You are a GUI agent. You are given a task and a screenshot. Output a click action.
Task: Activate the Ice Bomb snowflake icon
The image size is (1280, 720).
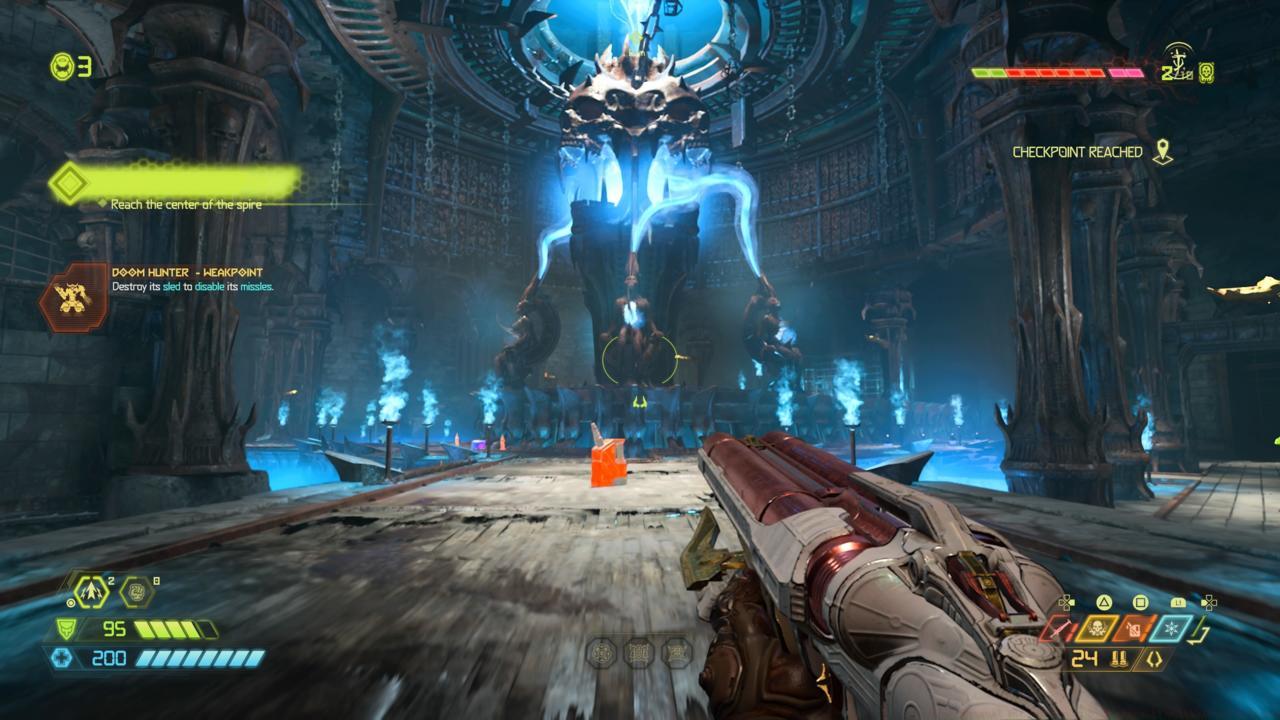click(1172, 628)
